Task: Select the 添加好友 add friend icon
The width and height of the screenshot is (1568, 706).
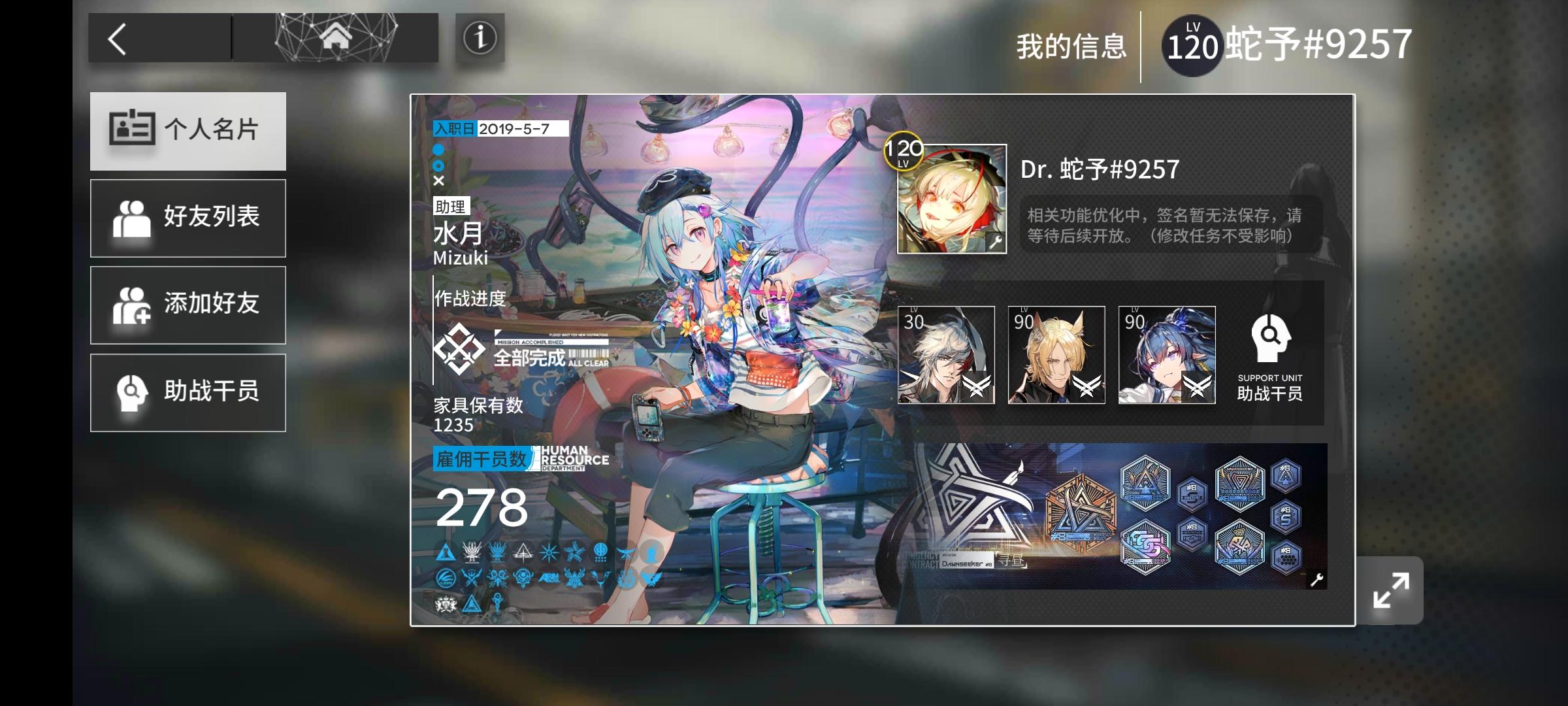Action: [x=134, y=305]
